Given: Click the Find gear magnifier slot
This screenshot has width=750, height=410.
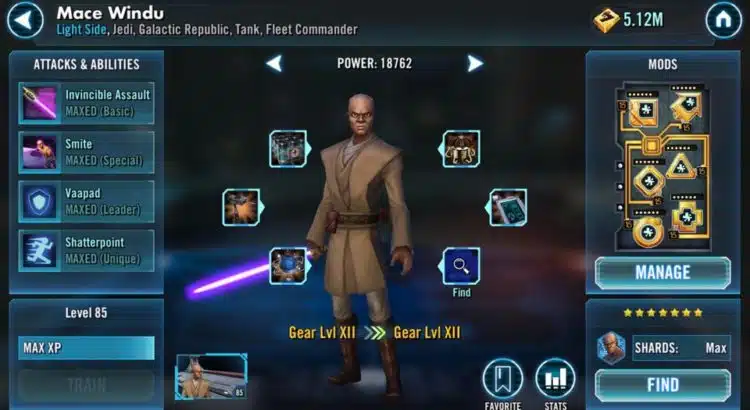Looking at the screenshot, I should 461,266.
